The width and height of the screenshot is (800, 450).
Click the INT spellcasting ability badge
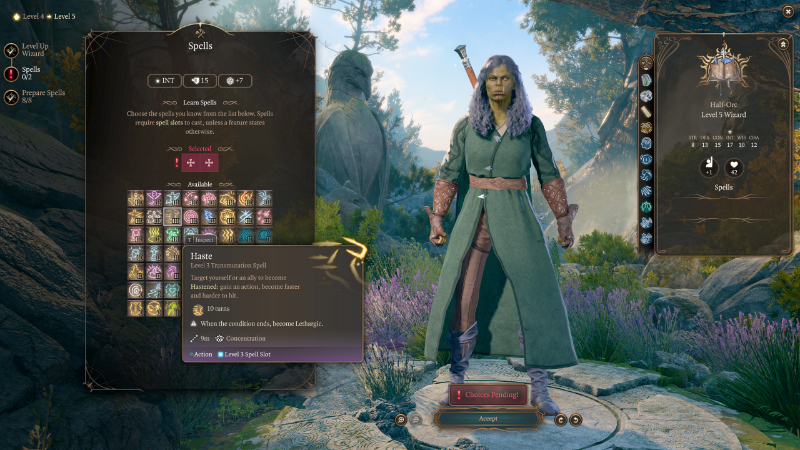click(165, 80)
